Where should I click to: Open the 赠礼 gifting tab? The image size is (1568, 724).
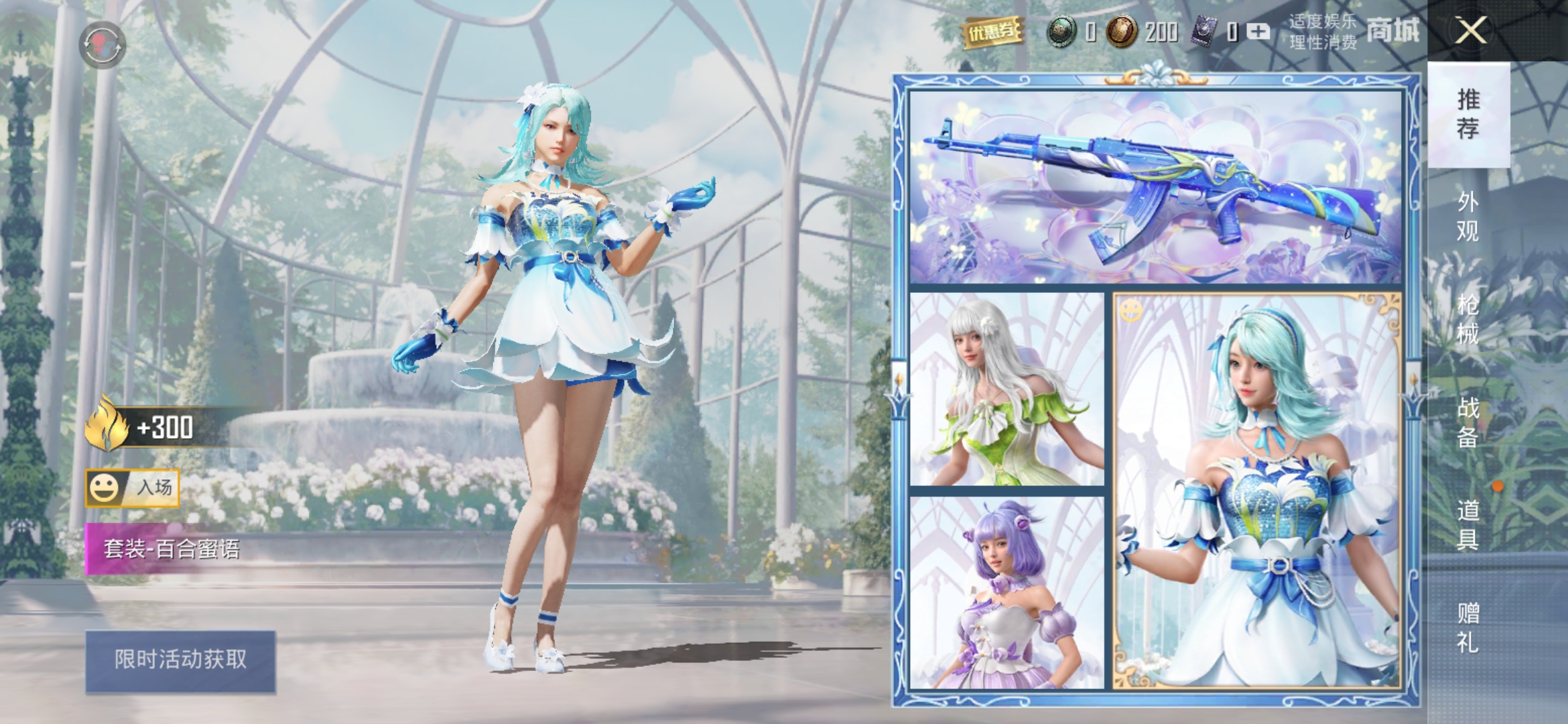pyautogui.click(x=1468, y=627)
